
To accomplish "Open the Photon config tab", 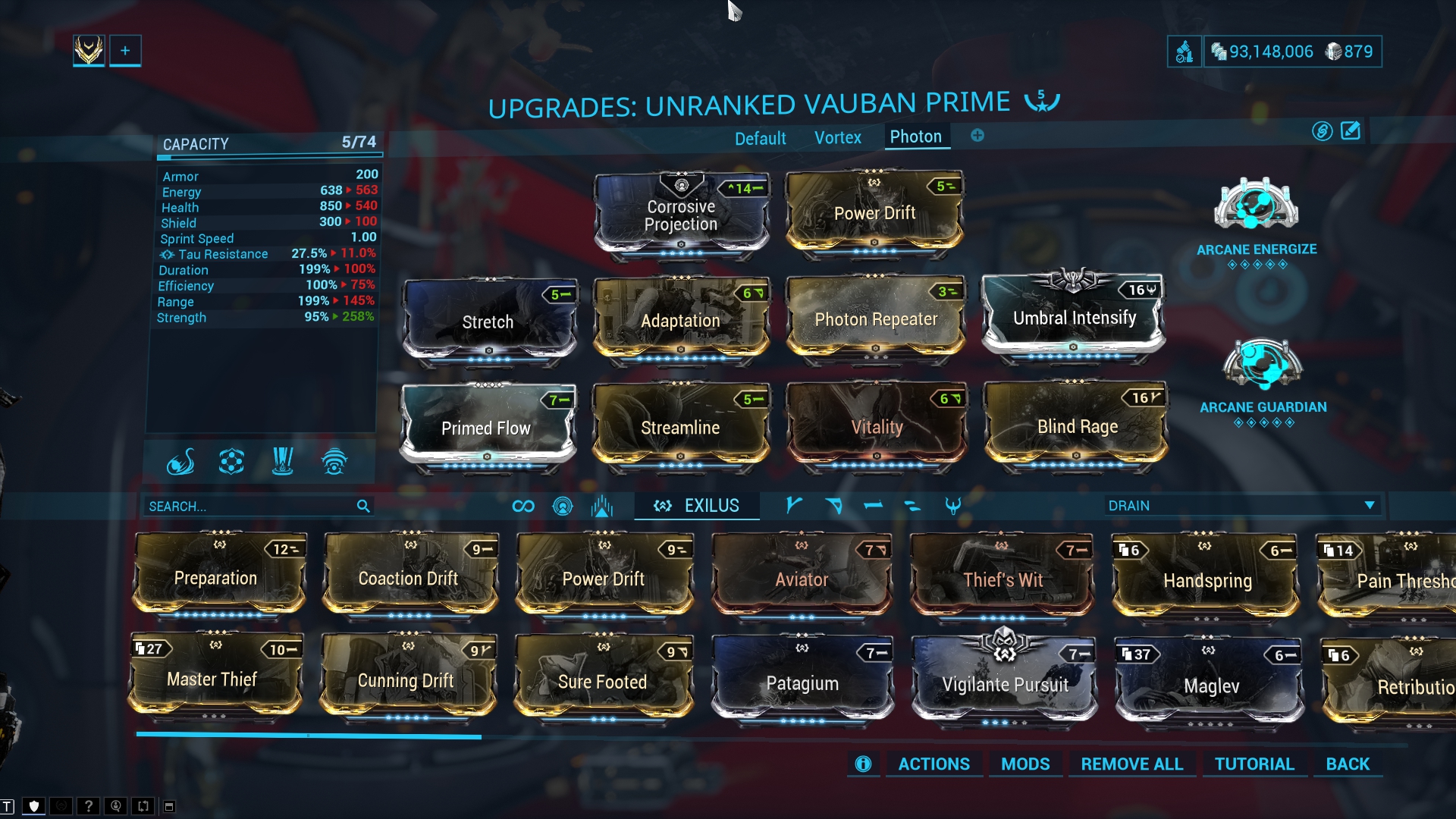I will pyautogui.click(x=915, y=137).
